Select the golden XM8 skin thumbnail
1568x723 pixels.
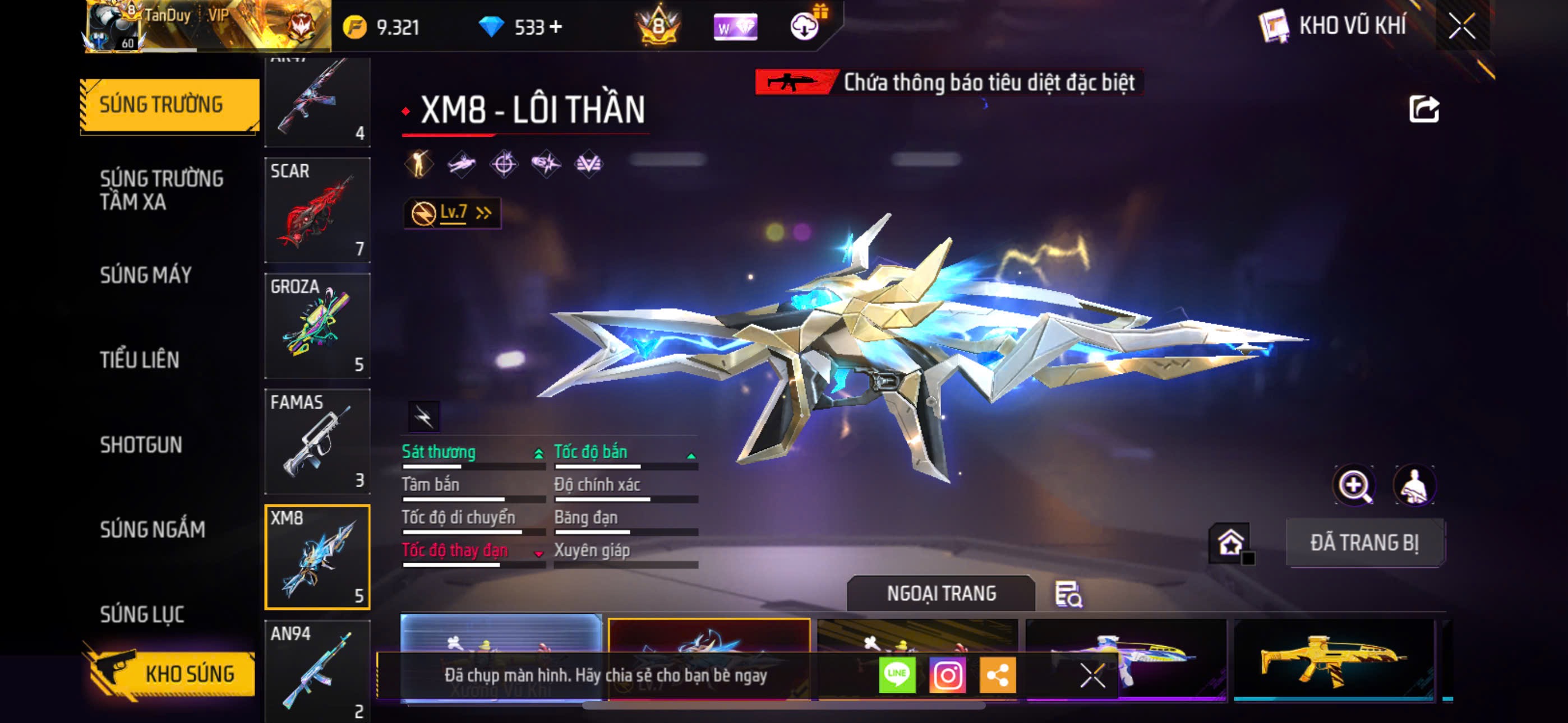(x=1333, y=660)
